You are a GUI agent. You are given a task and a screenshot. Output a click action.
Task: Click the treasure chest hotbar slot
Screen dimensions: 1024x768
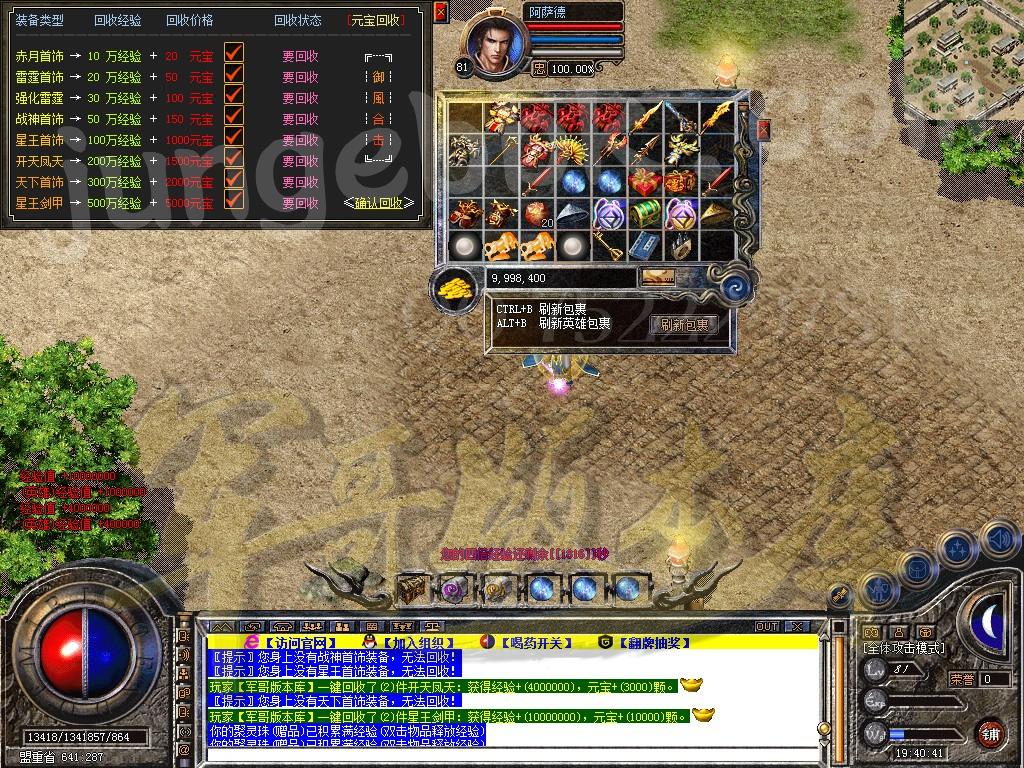coord(412,588)
